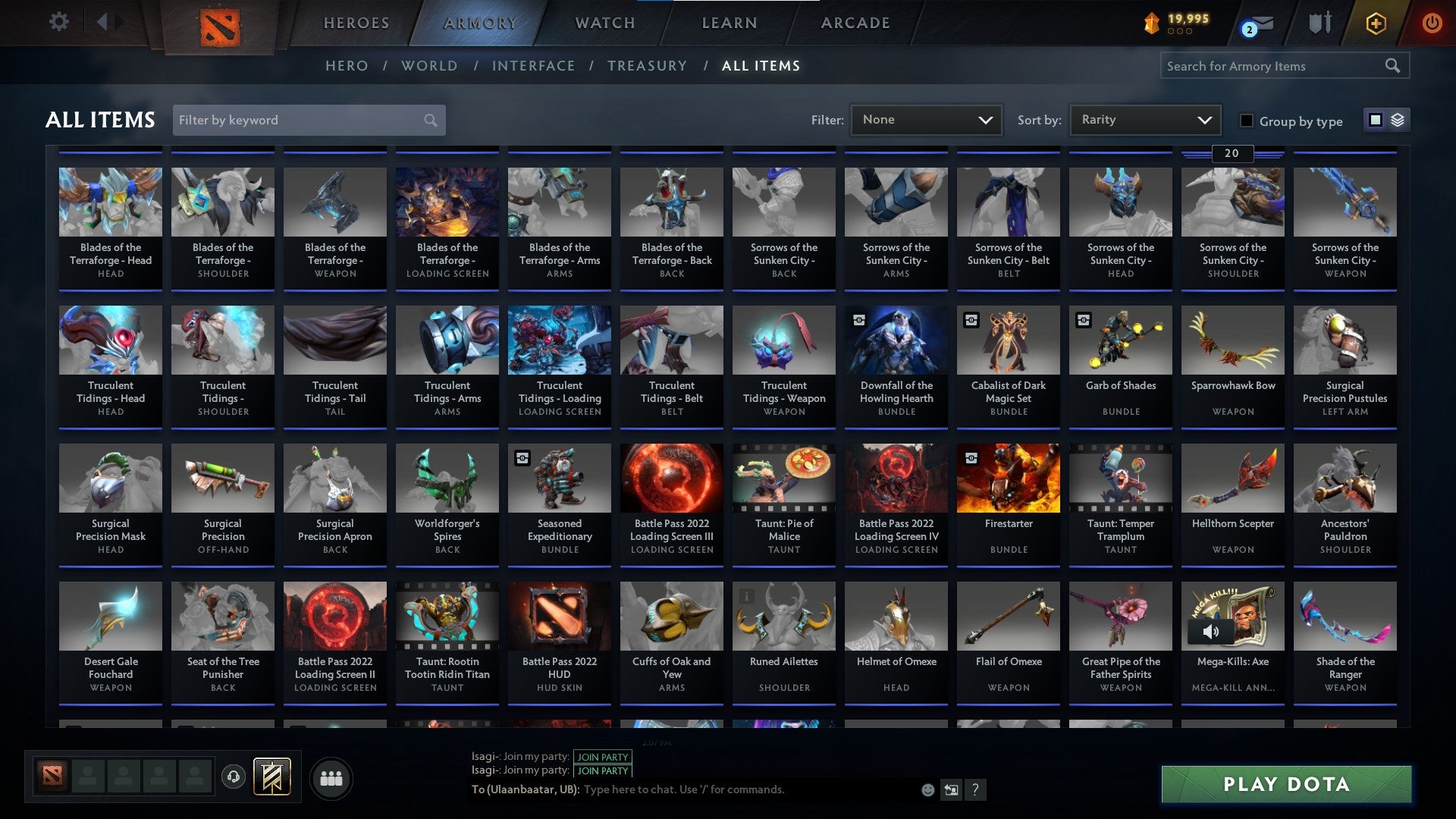
Task: Open the WATCH menu
Action: (604, 23)
